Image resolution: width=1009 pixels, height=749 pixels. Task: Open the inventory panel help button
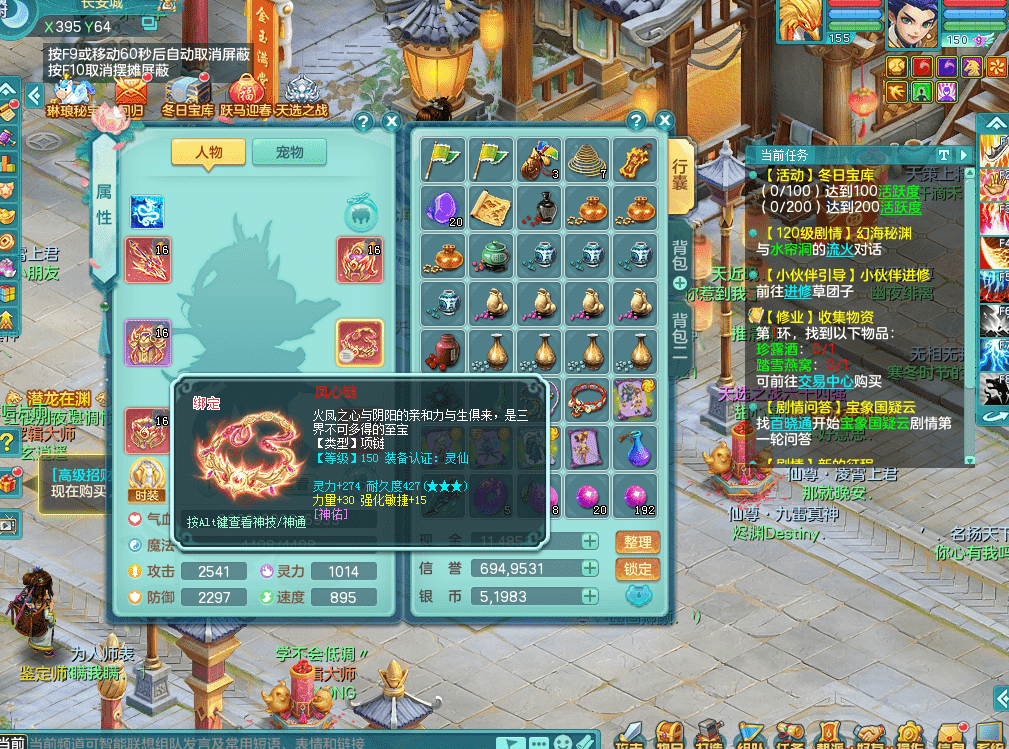(635, 121)
